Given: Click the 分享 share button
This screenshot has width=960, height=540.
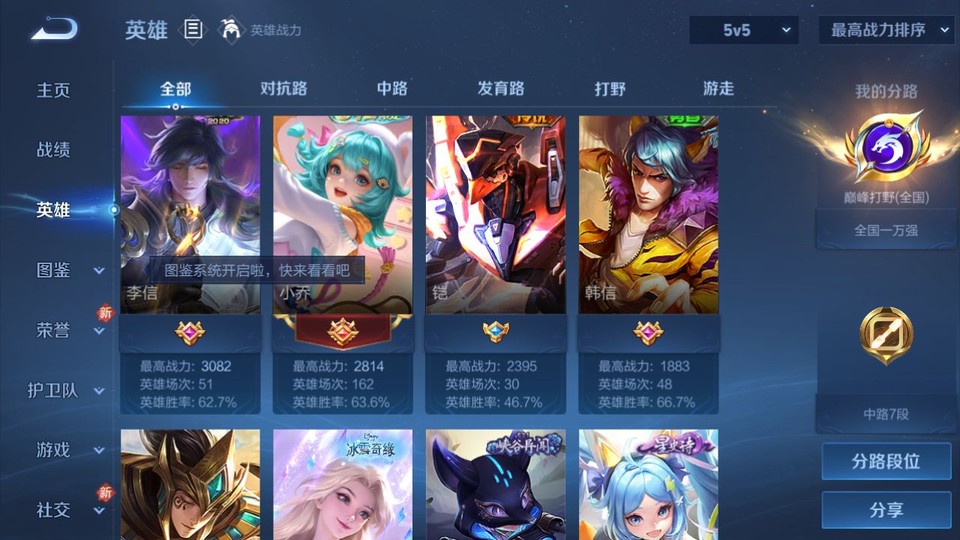Looking at the screenshot, I should click(886, 510).
